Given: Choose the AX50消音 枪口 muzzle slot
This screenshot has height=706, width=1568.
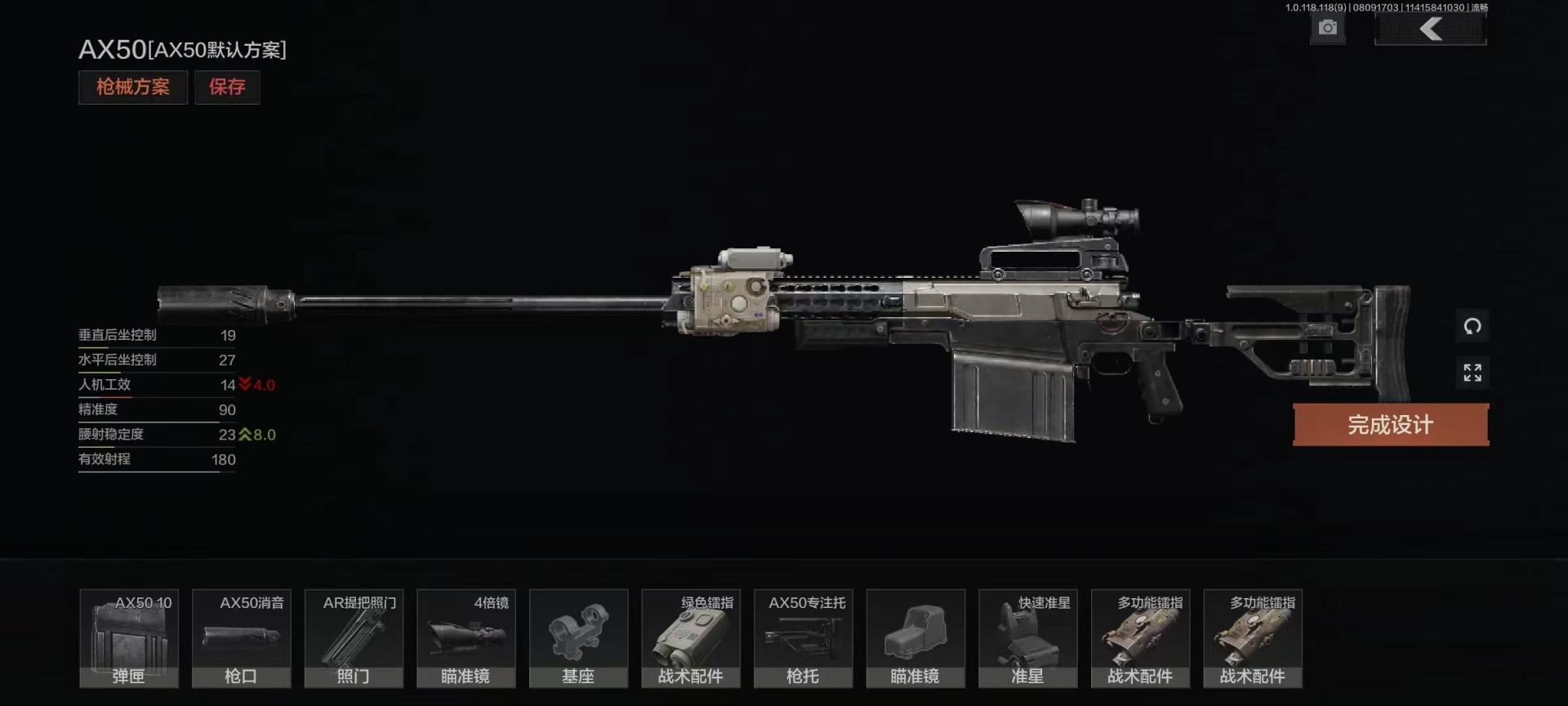Looking at the screenshot, I should click(x=242, y=639).
